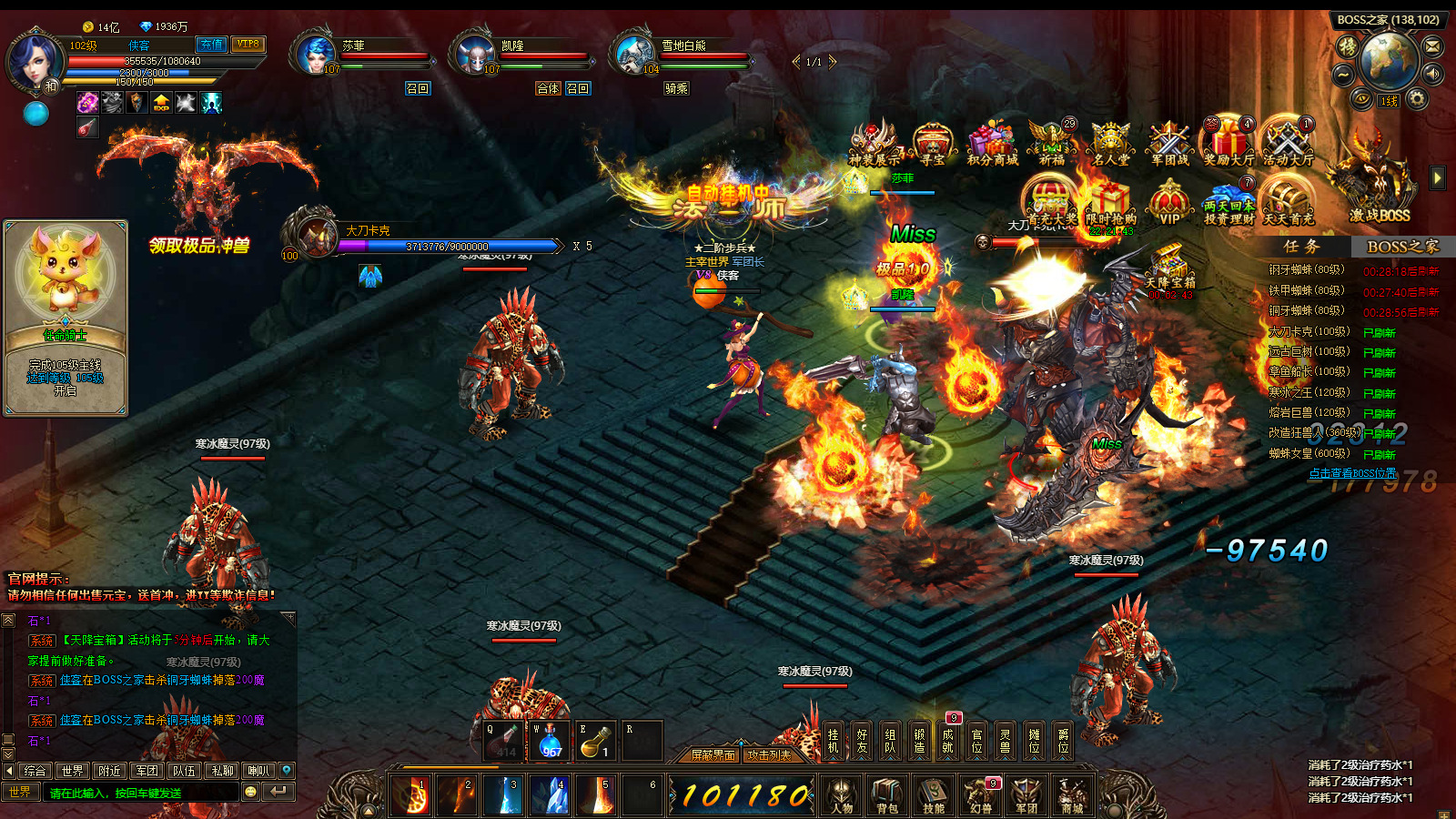Image resolution: width=1456 pixels, height=819 pixels.
Task: Open the 寻宝 treasure hunt icon
Action: [932, 145]
